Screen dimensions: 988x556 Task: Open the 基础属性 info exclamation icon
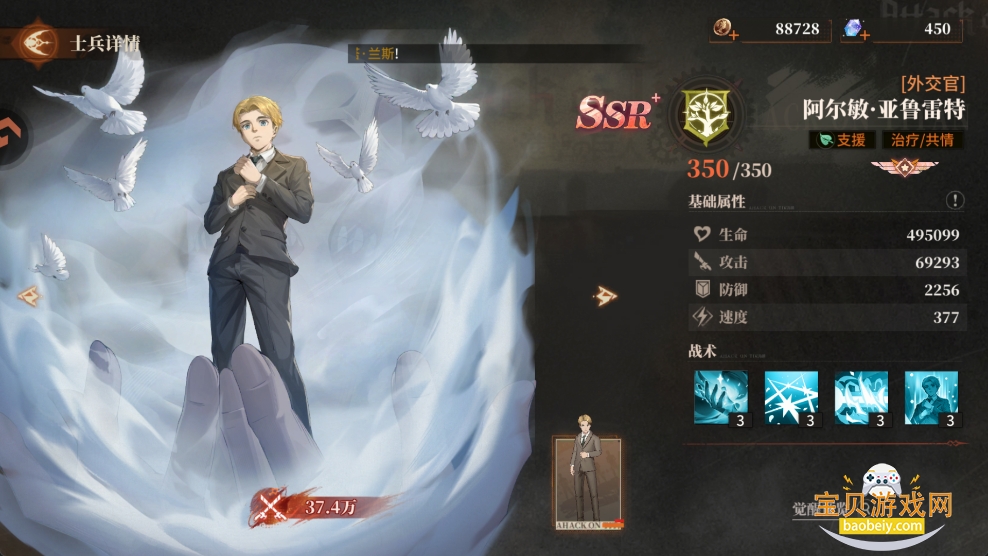(x=955, y=200)
